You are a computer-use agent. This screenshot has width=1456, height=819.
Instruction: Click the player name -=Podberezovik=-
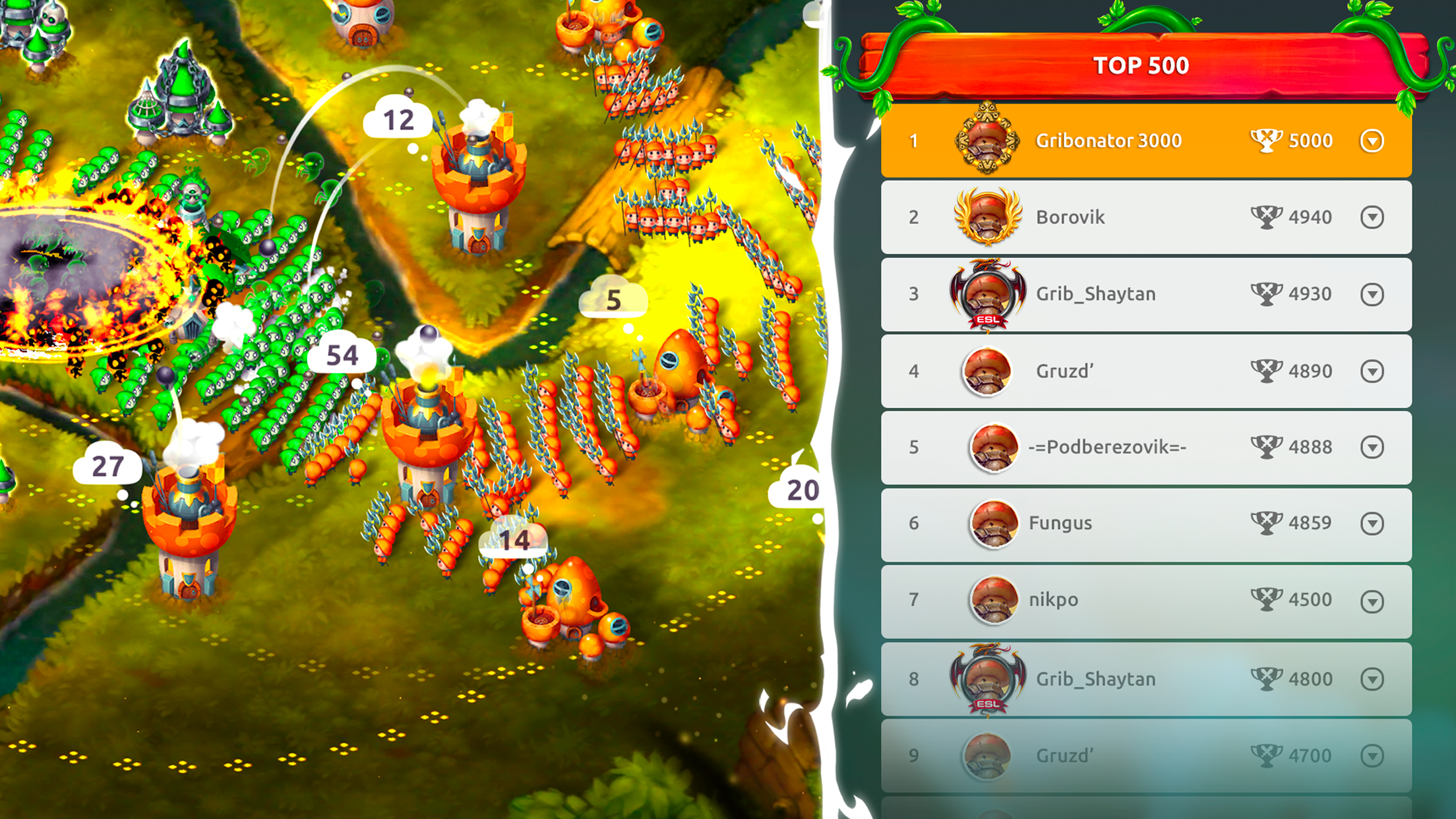(x=1108, y=446)
